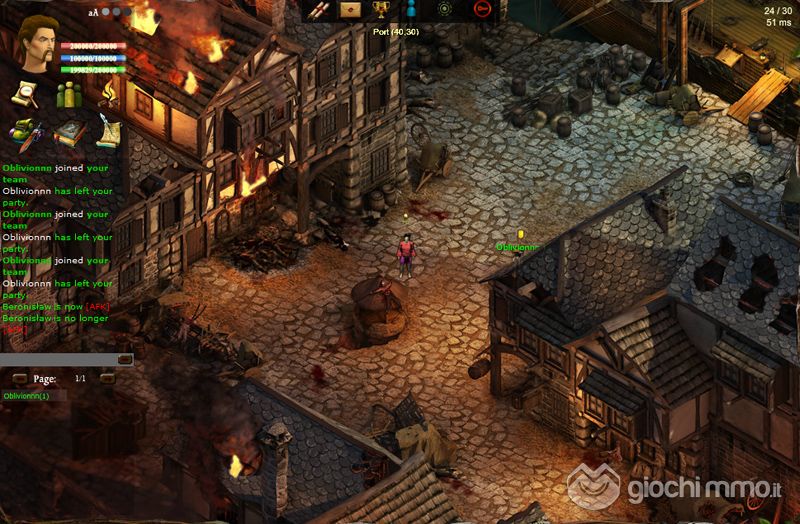The width and height of the screenshot is (800, 524).
Task: Open the sealed envelope mail icon
Action: [349, 10]
